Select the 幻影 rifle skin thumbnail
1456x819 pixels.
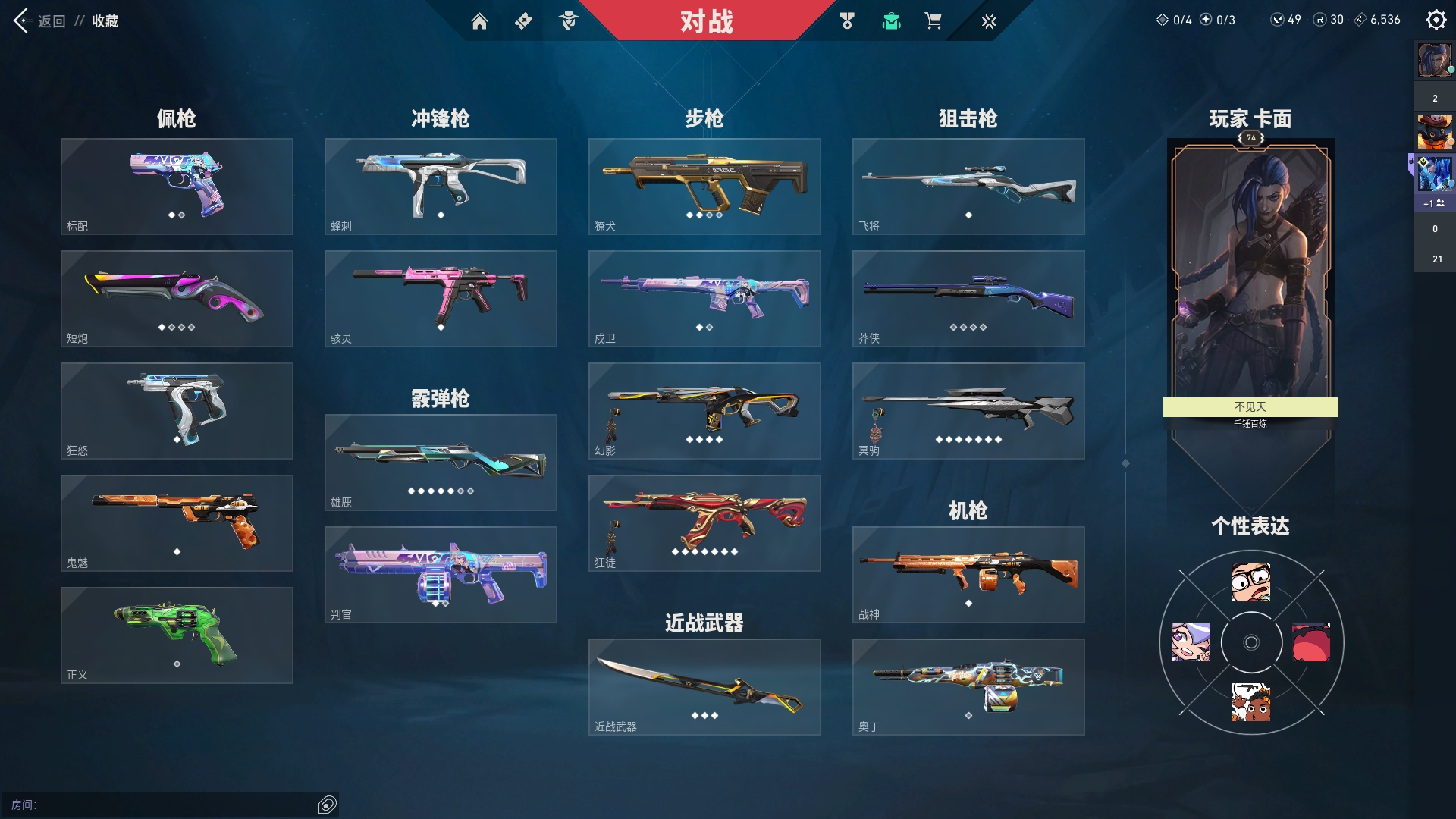[704, 410]
